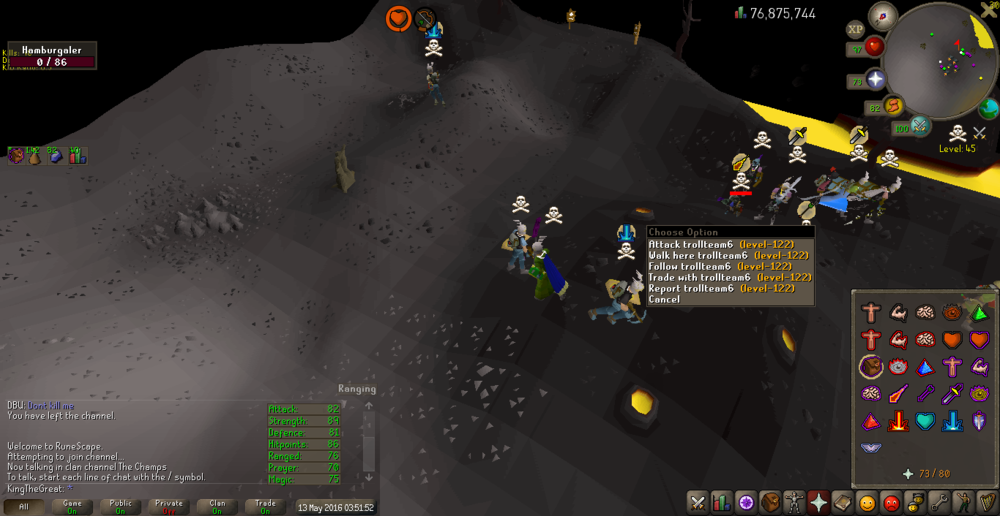The image size is (1000, 516).
Task: Switch chat filter to All
Action: (x=24, y=507)
